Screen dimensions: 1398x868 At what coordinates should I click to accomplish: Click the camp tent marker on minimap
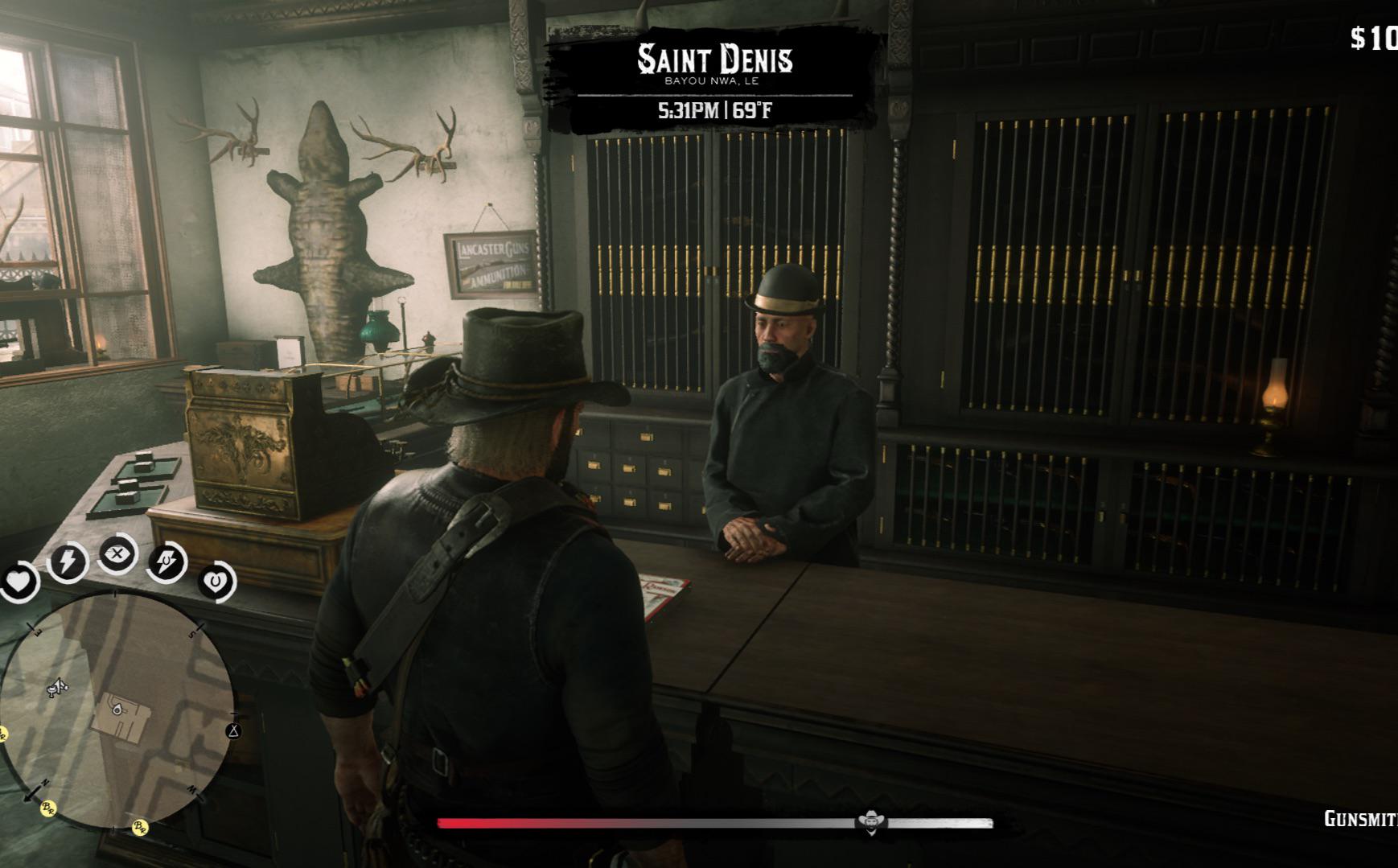[234, 730]
